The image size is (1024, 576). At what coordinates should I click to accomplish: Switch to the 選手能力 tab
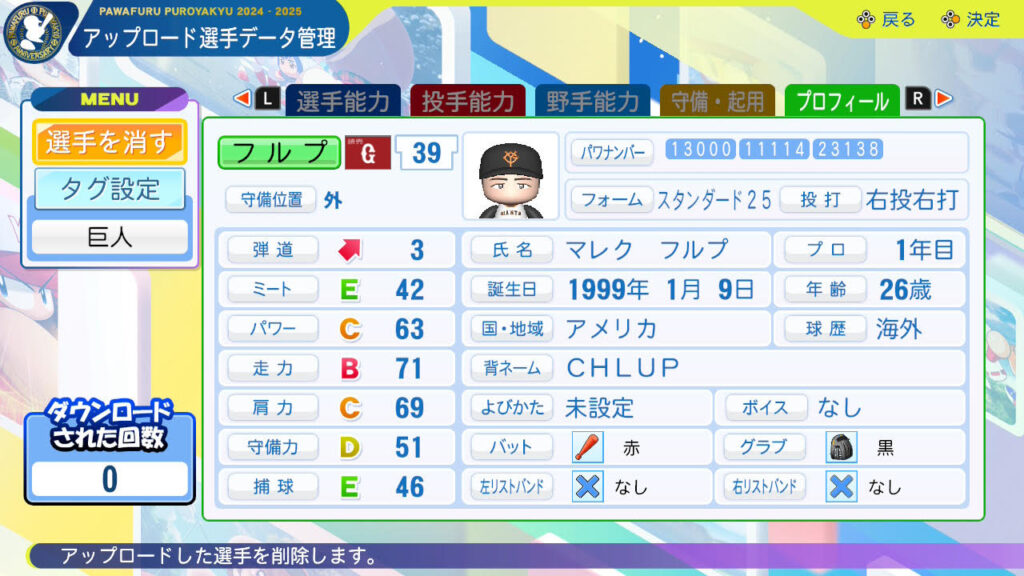(343, 100)
